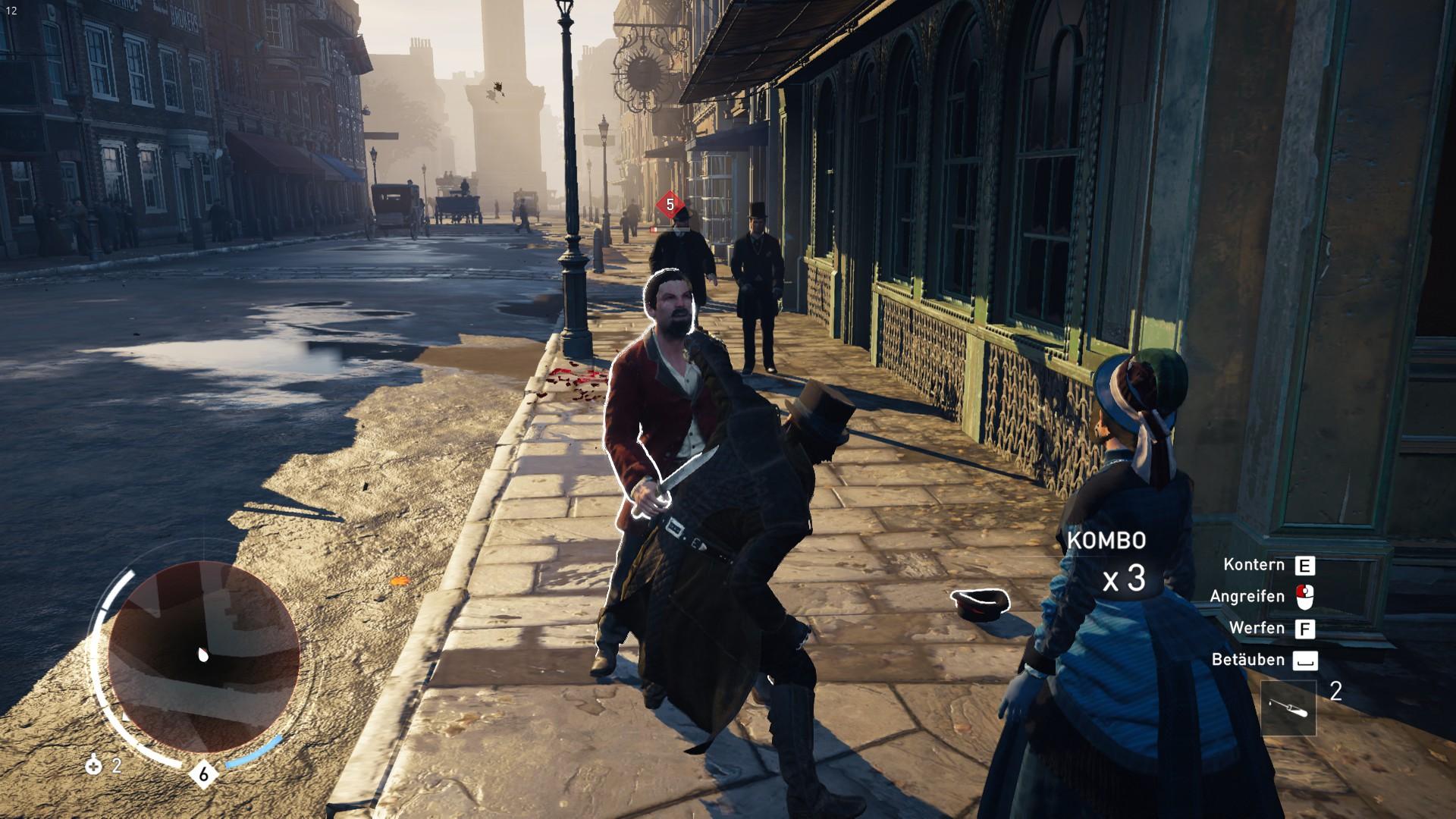This screenshot has width=1456, height=819.
Task: Click the Kontern action label
Action: pyautogui.click(x=1253, y=564)
